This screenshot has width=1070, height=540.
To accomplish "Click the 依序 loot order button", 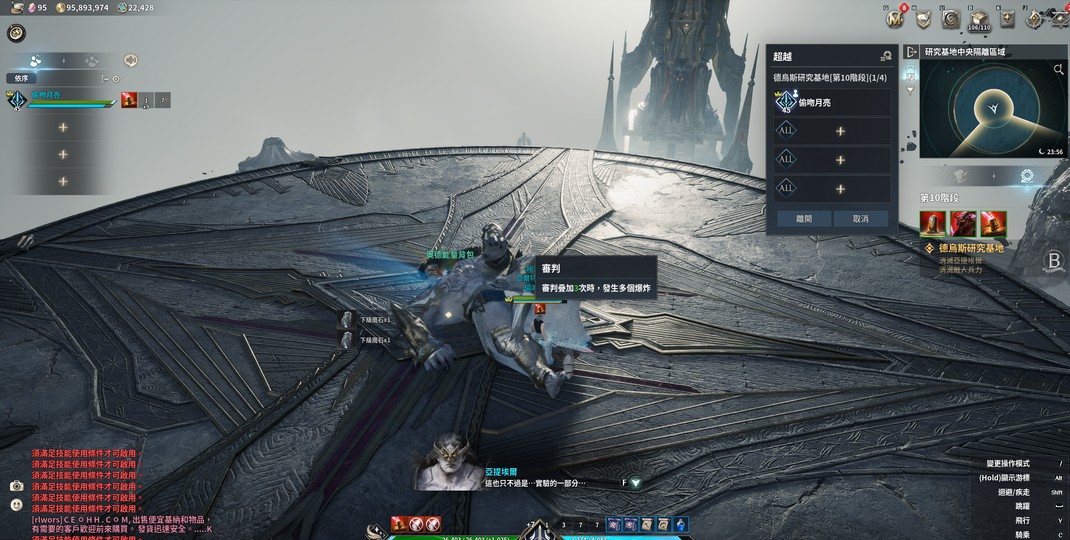I will (22, 78).
